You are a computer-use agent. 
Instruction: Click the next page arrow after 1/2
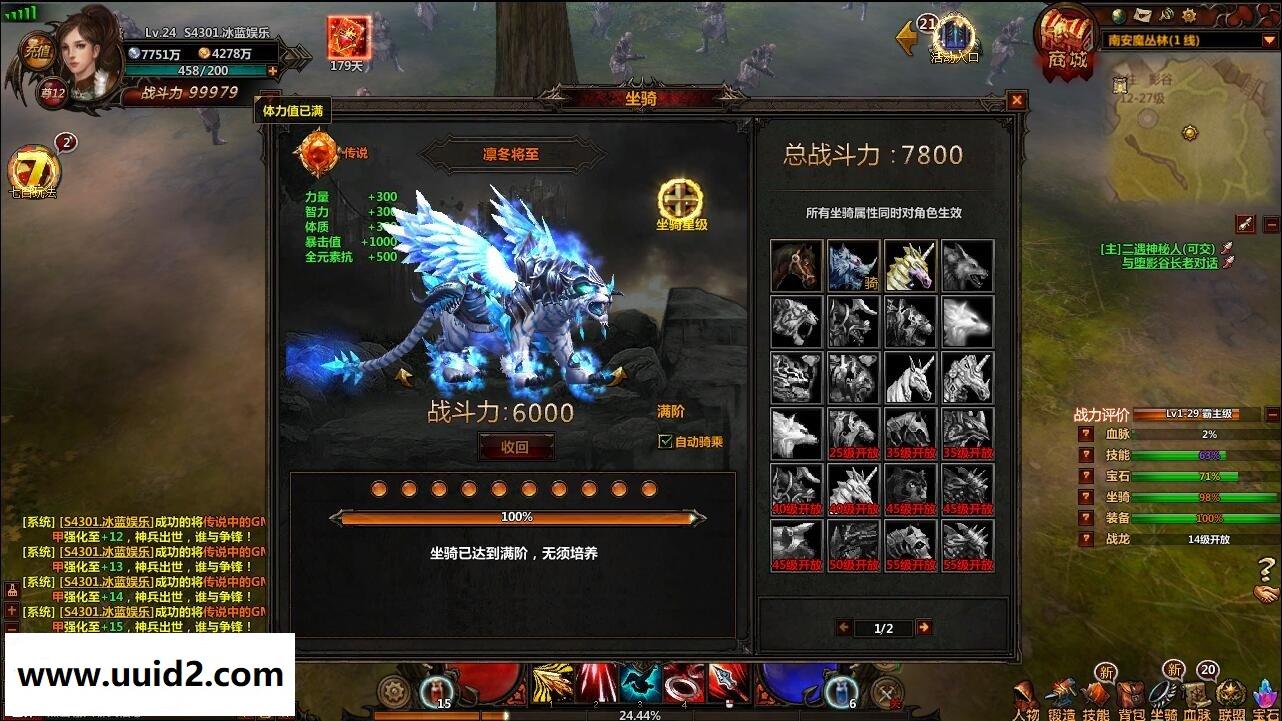click(925, 627)
